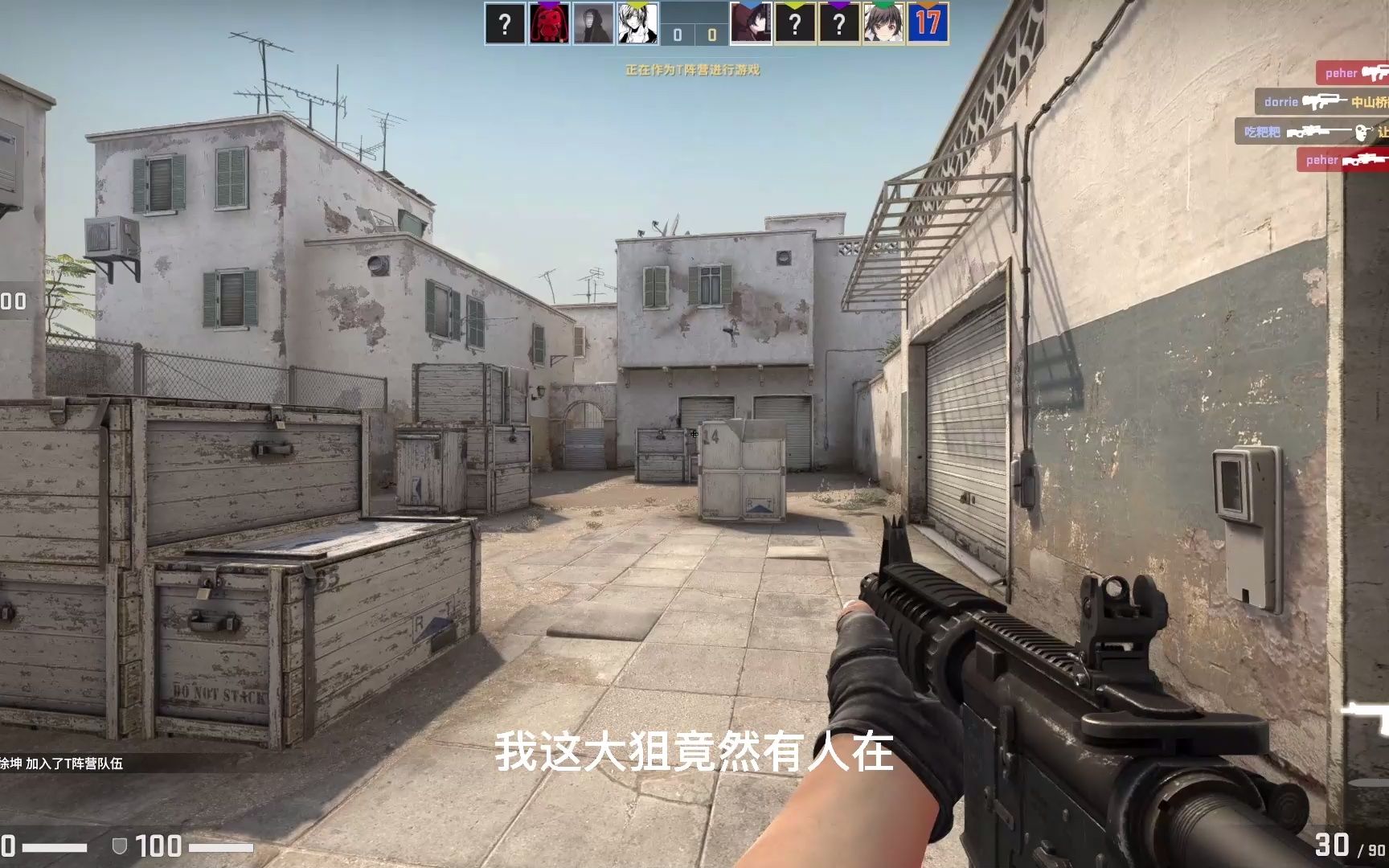This screenshot has width=1389, height=868.
Task: Click the scout rifle icon beside 吃耙耙
Action: 1313,132
